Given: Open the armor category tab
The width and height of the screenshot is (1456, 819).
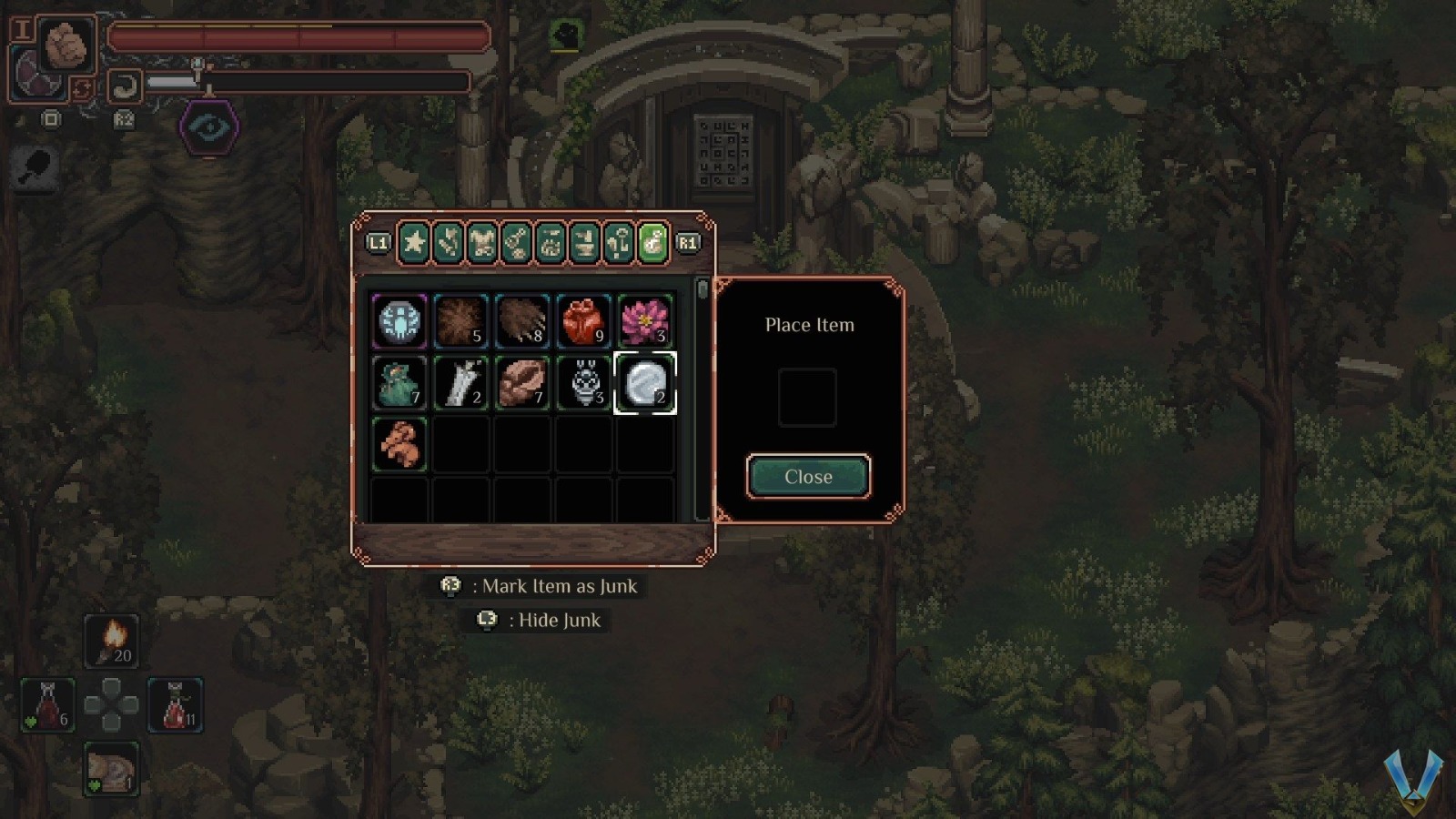Looking at the screenshot, I should point(482,243).
